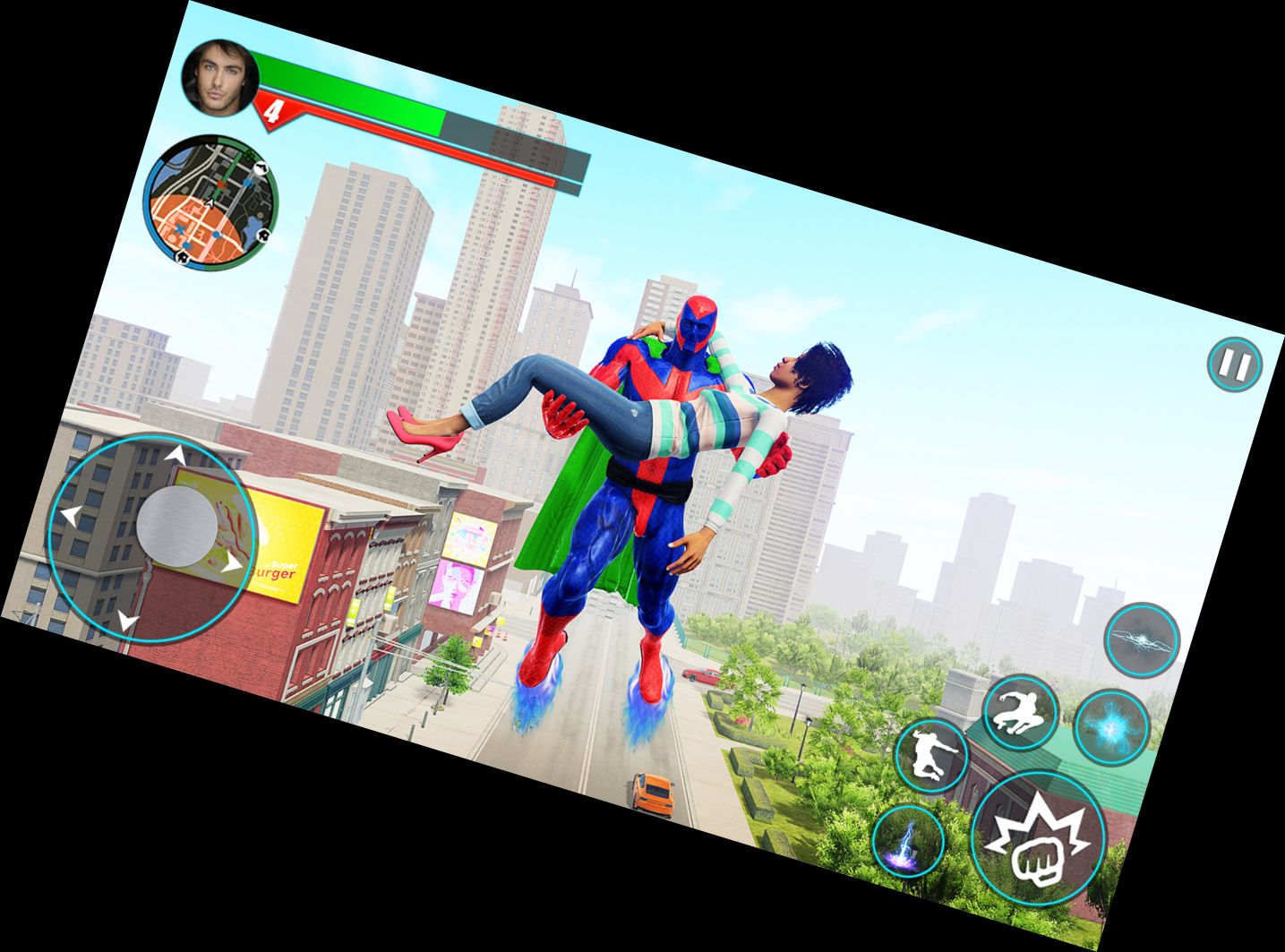
Task: Trigger the horizontal lightning streak ability
Action: [1141, 639]
